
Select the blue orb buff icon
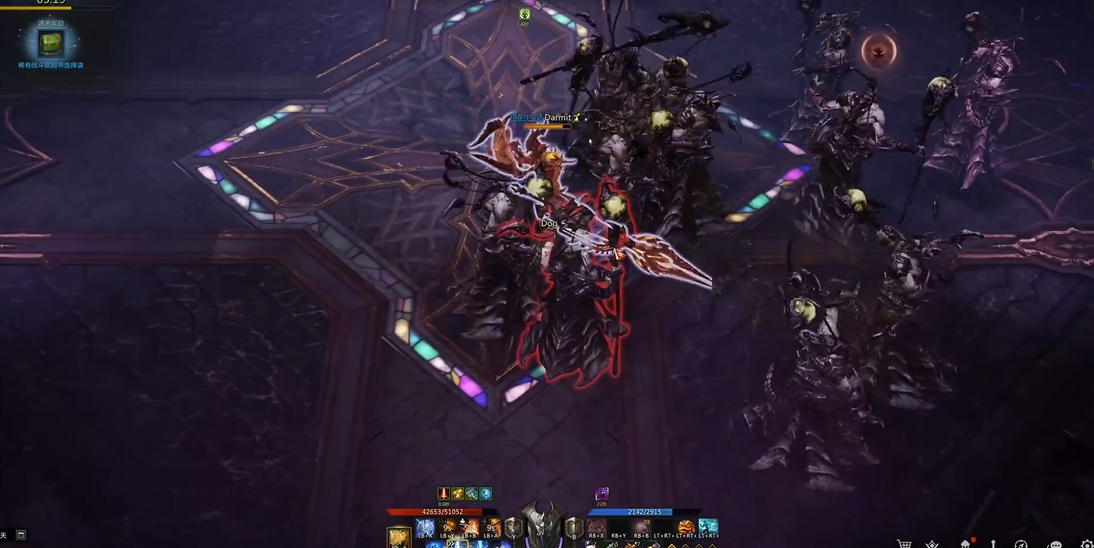(486, 494)
